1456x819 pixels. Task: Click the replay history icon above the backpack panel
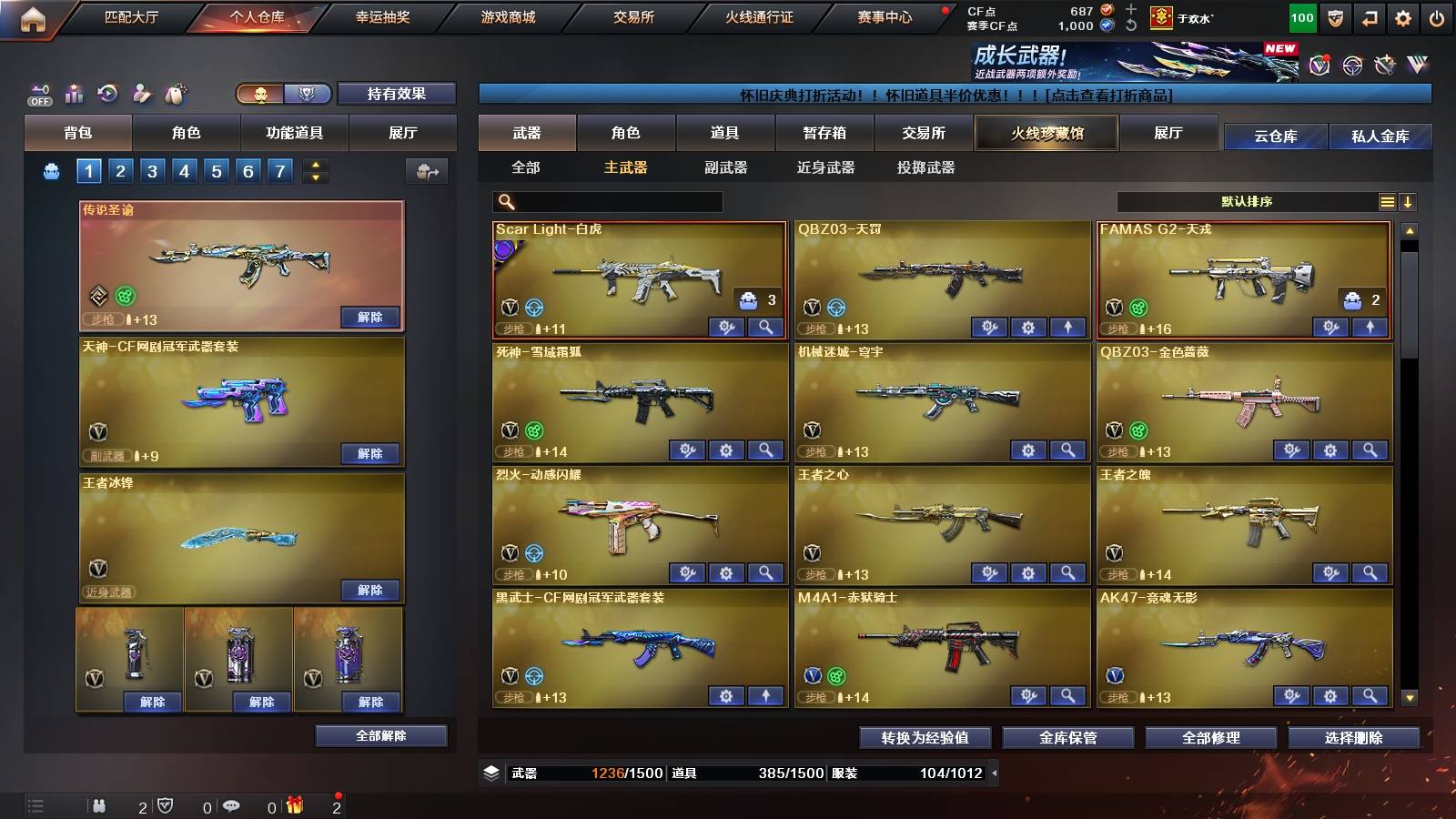107,93
